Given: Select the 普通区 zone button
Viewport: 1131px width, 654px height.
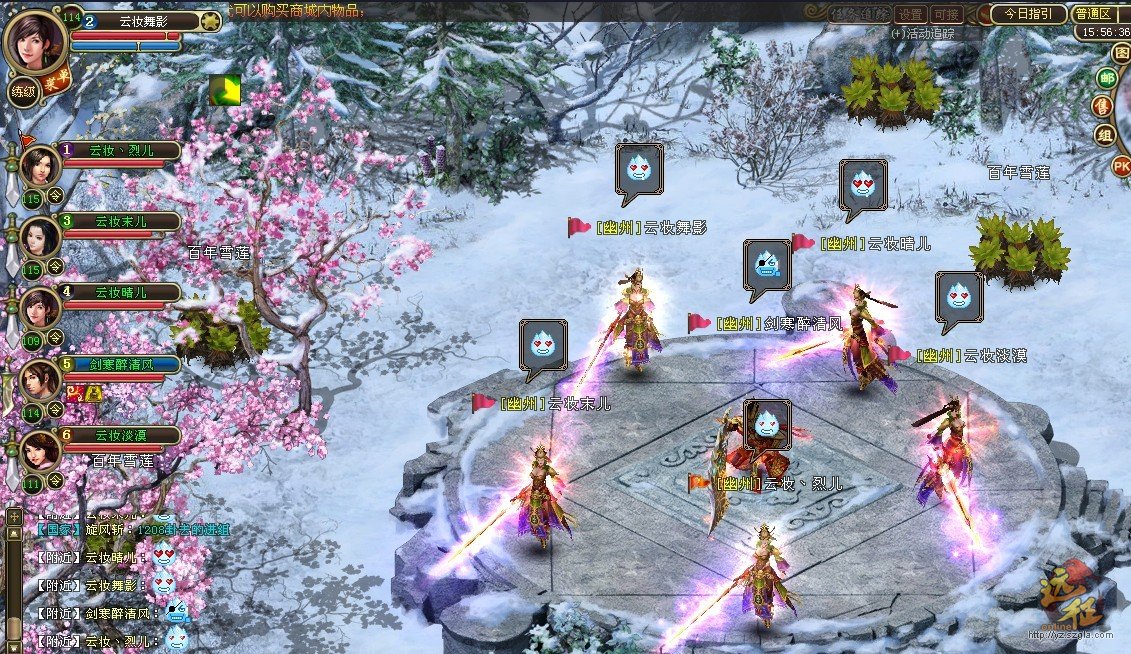Looking at the screenshot, I should point(1093,14).
